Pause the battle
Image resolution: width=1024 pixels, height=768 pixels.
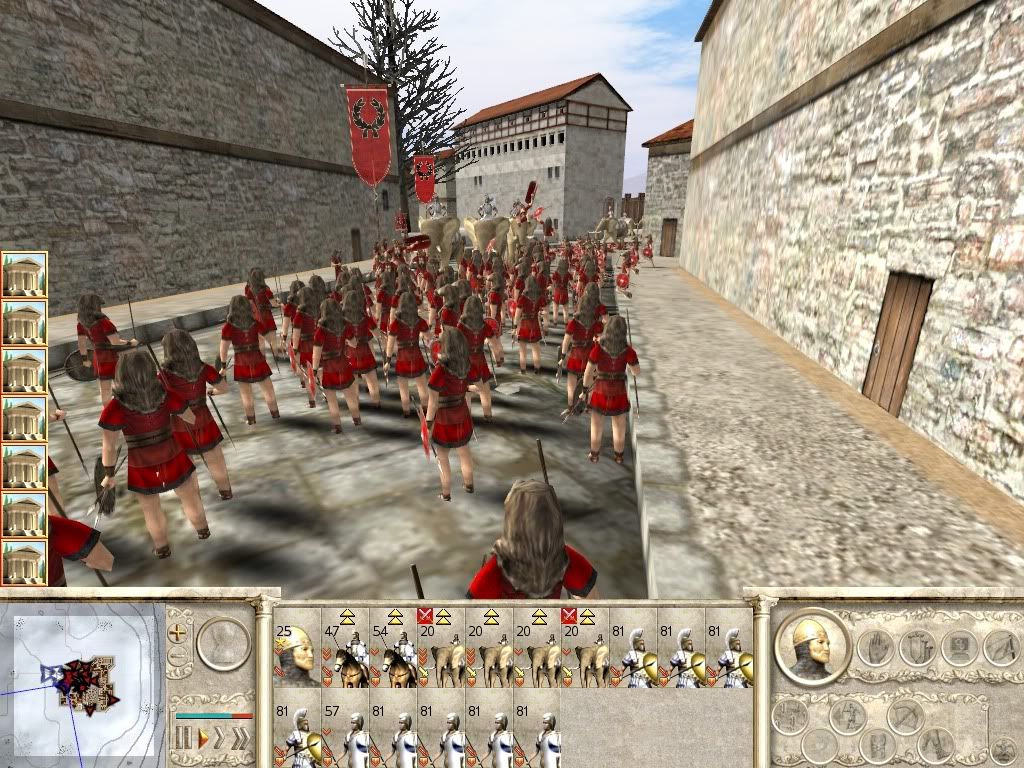click(x=183, y=740)
